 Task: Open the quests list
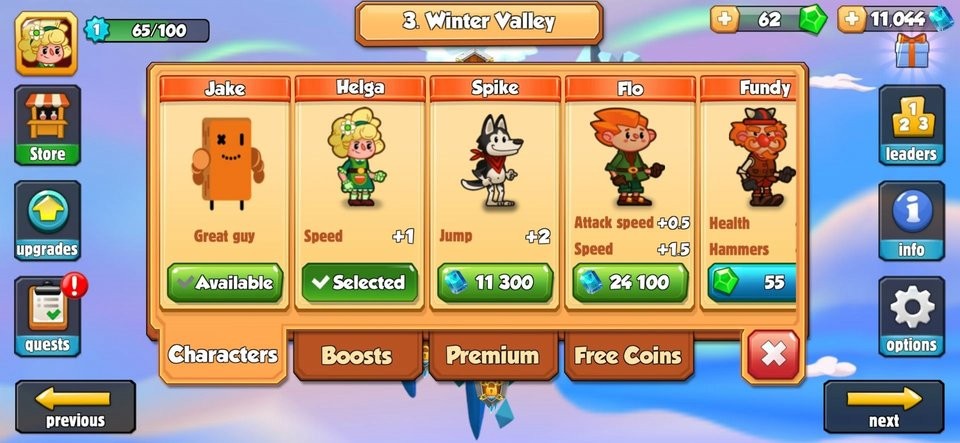(x=47, y=315)
